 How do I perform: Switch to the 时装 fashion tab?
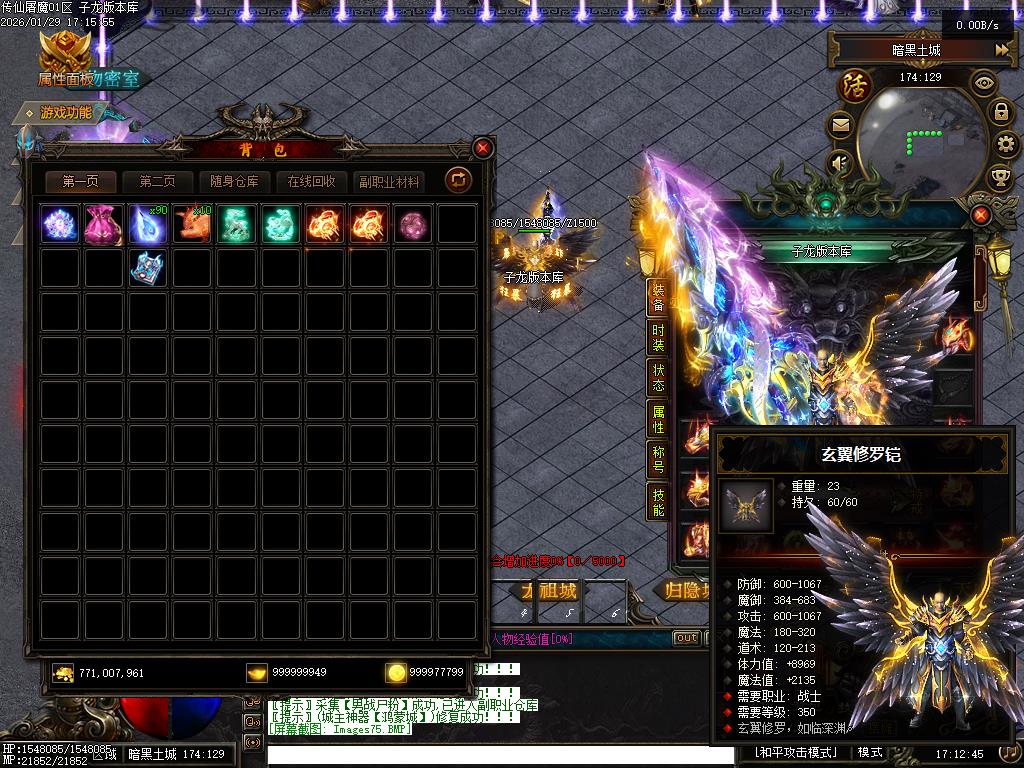[658, 338]
